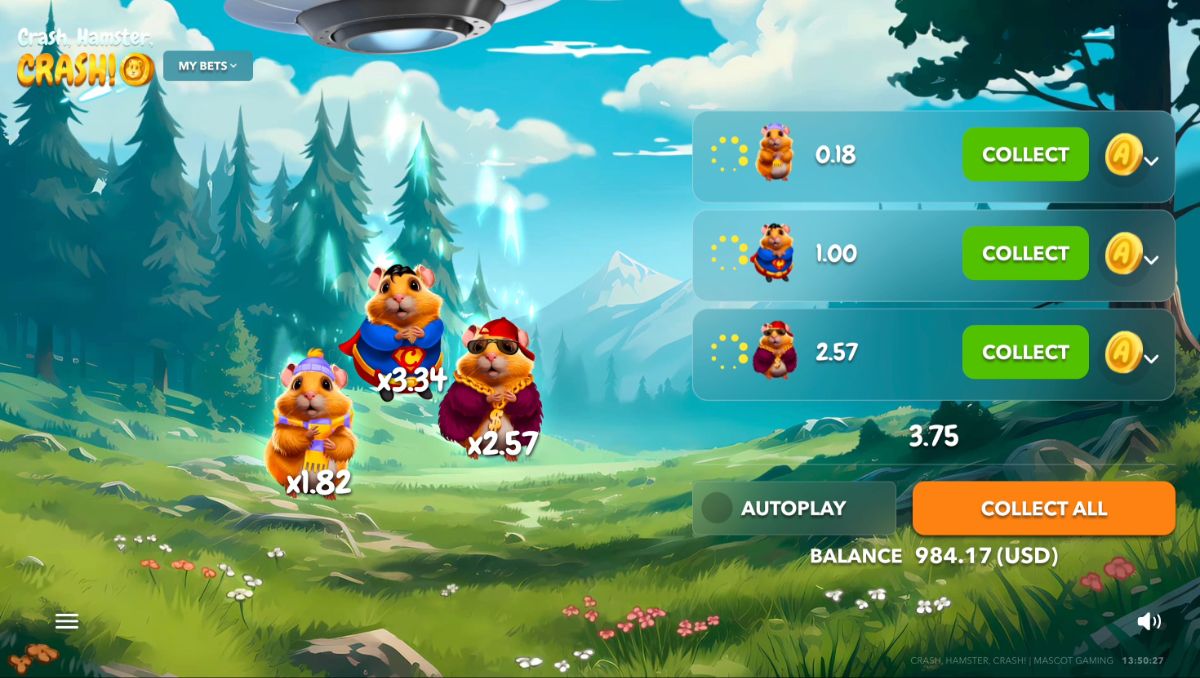Open the My Bets dropdown

(208, 66)
